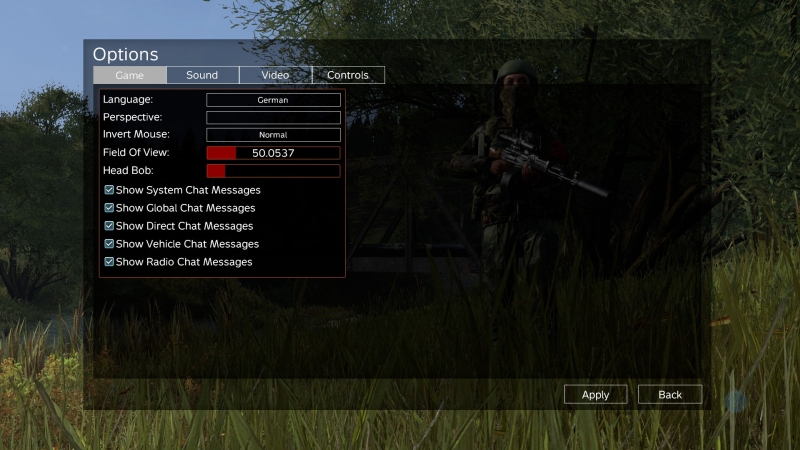Open the Controls tab

(348, 75)
